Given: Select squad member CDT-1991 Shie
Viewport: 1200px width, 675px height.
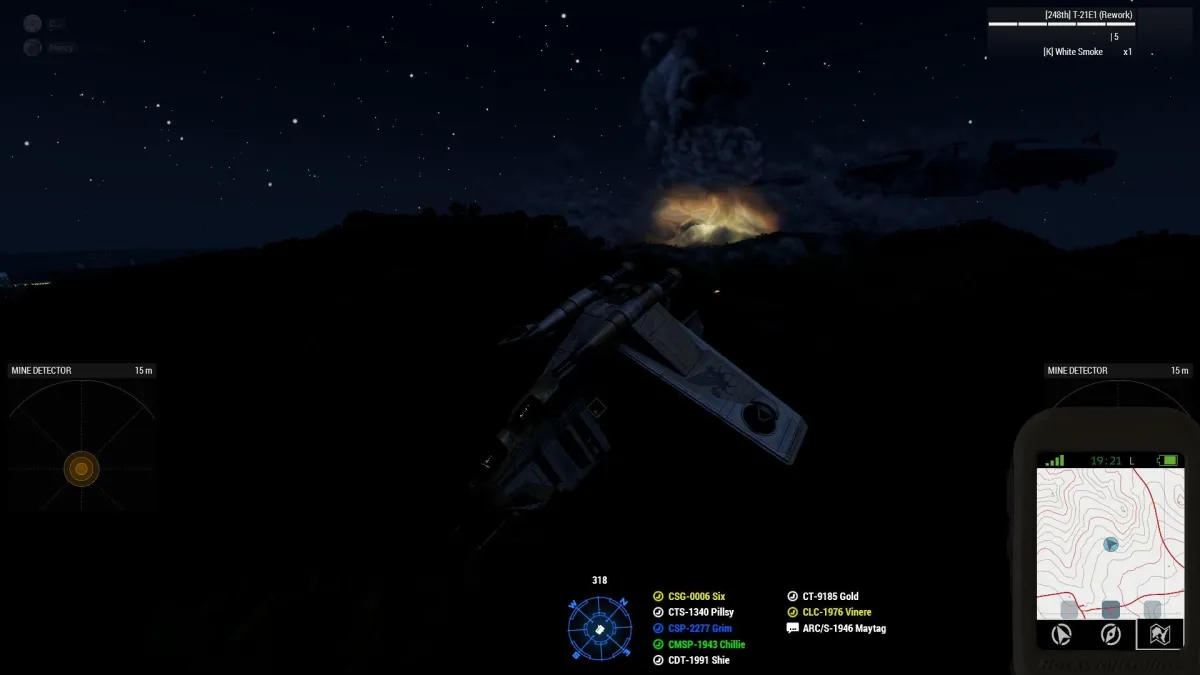Looking at the screenshot, I should pos(697,661).
